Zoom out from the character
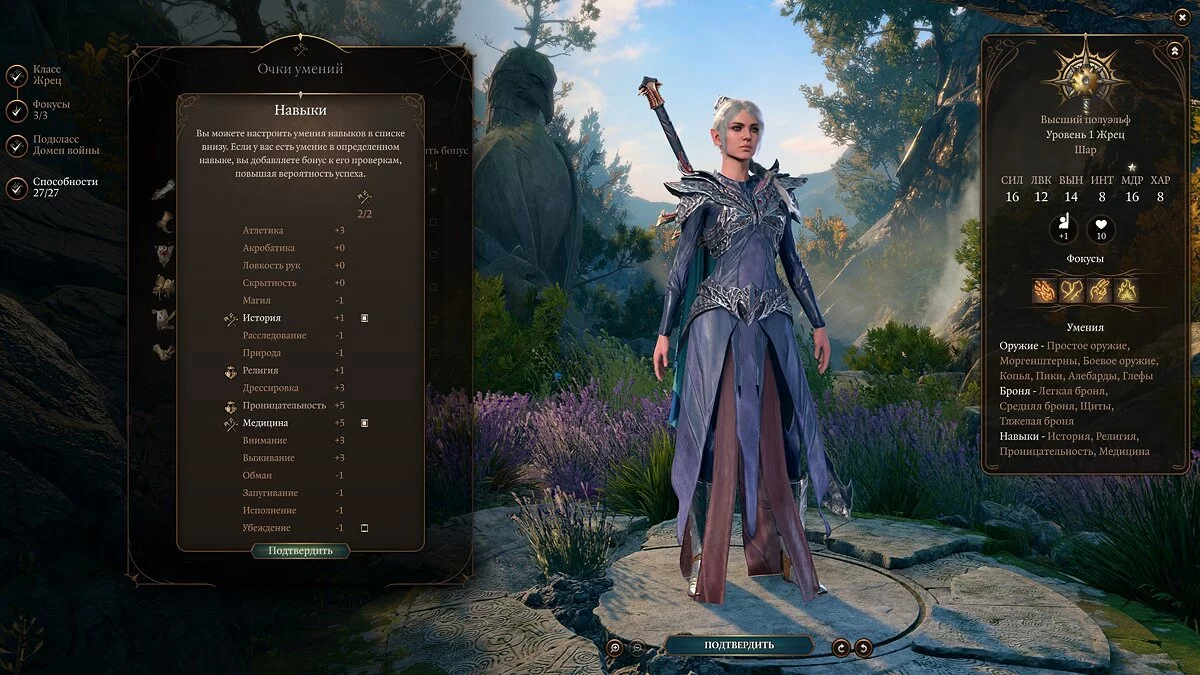Image resolution: width=1200 pixels, height=675 pixels. click(x=637, y=648)
